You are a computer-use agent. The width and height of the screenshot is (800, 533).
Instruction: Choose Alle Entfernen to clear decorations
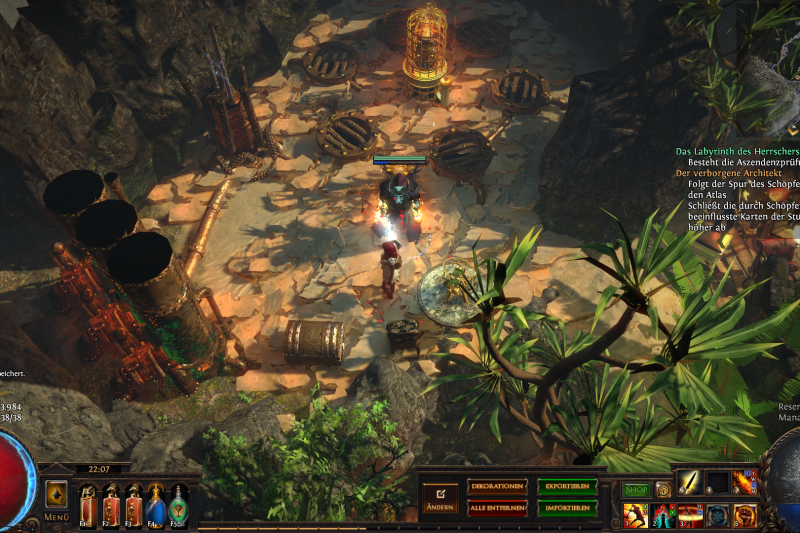497,506
